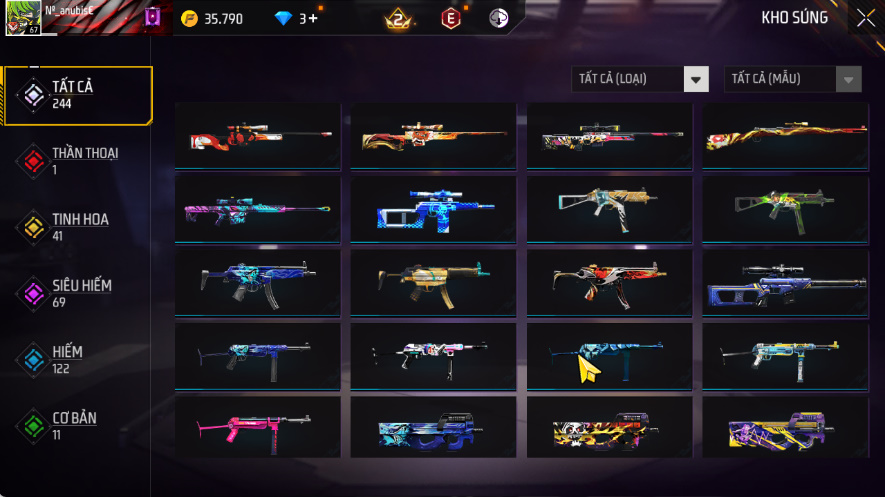Open the Tất Cả (Mẫu) dropdown
The width and height of the screenshot is (885, 497).
[792, 79]
